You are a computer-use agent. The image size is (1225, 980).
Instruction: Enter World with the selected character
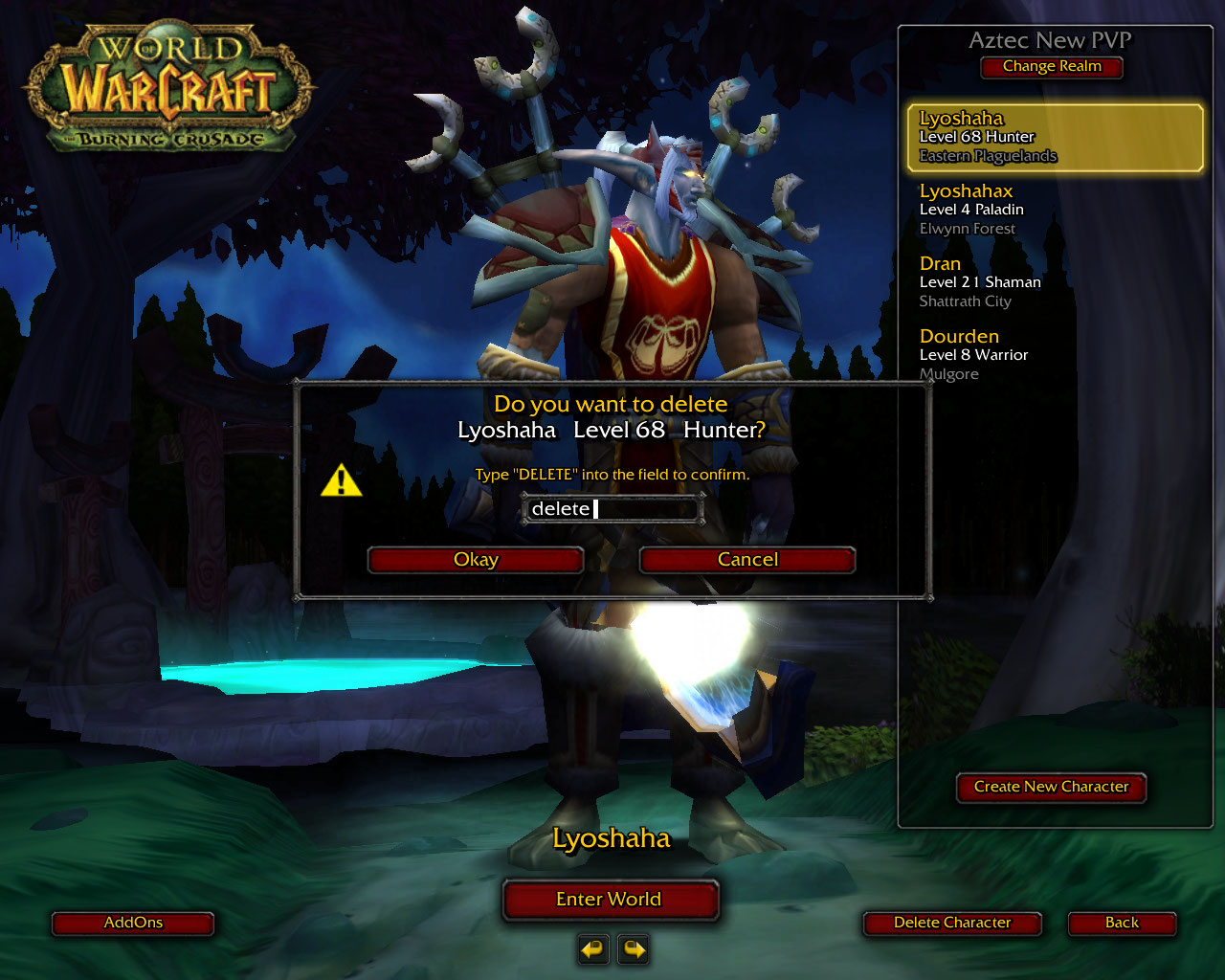pyautogui.click(x=610, y=900)
